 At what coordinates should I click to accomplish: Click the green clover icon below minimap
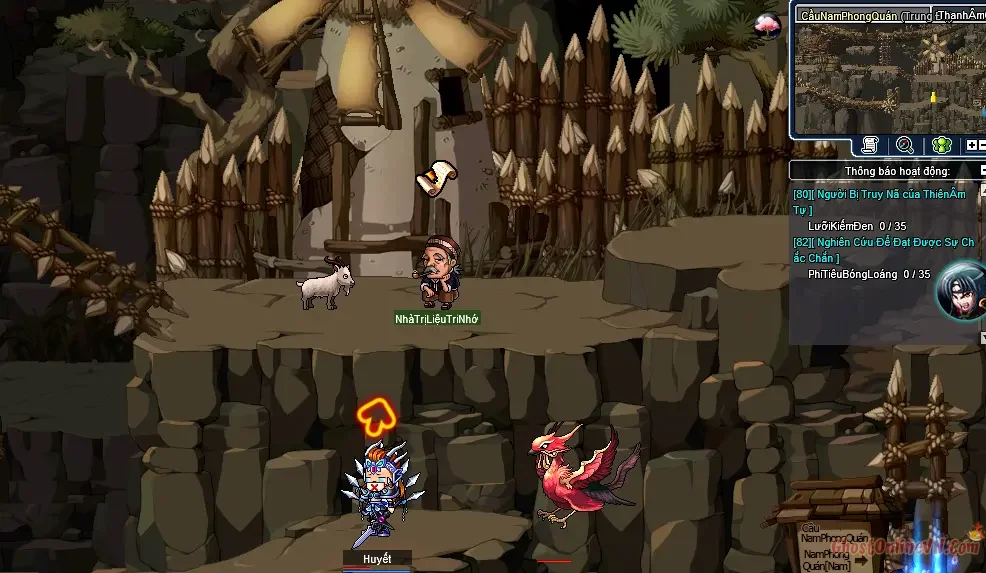tap(941, 146)
